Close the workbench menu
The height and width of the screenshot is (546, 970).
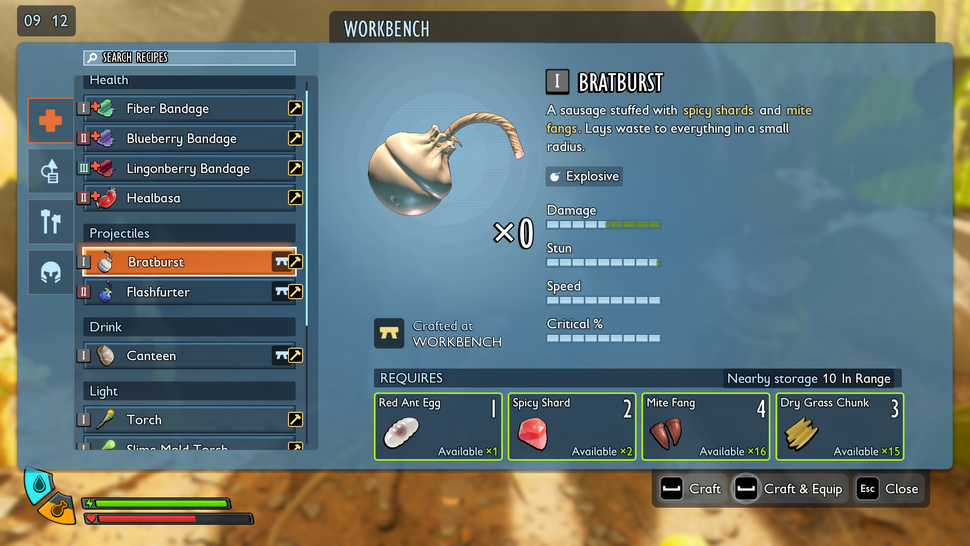[888, 489]
